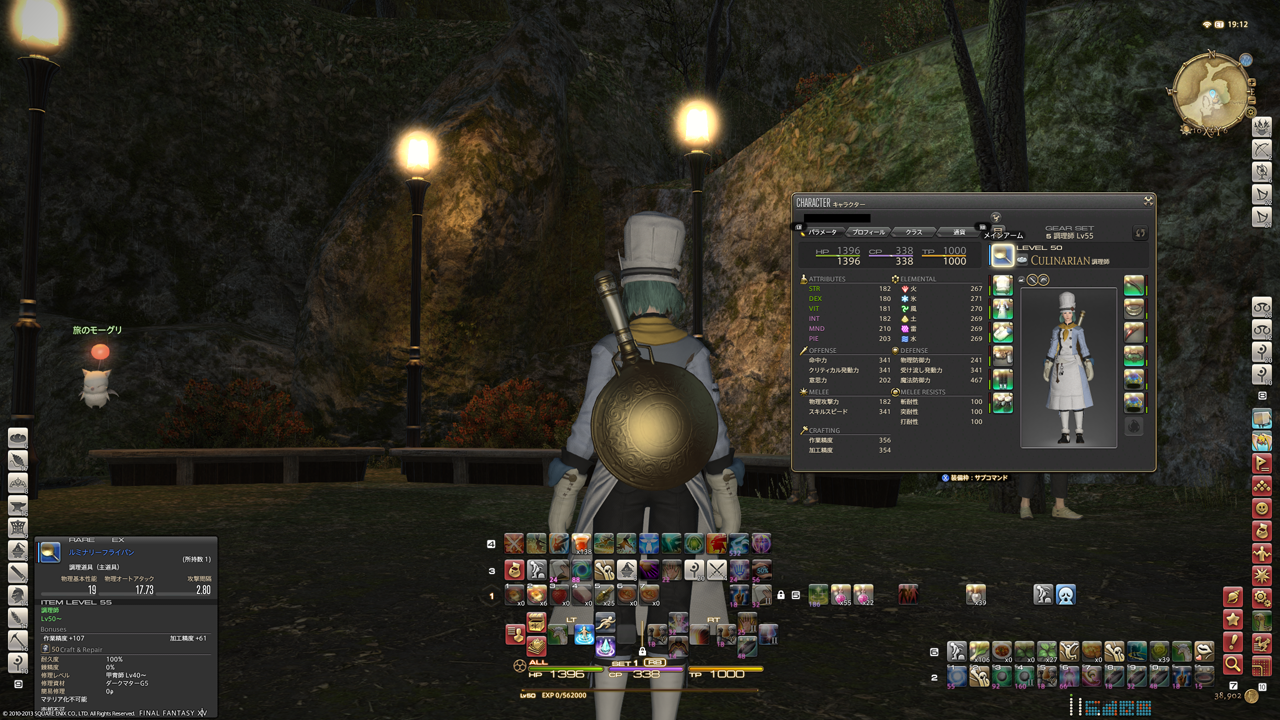
Task: Select the frying pan main hand slot
Action: [1002, 255]
